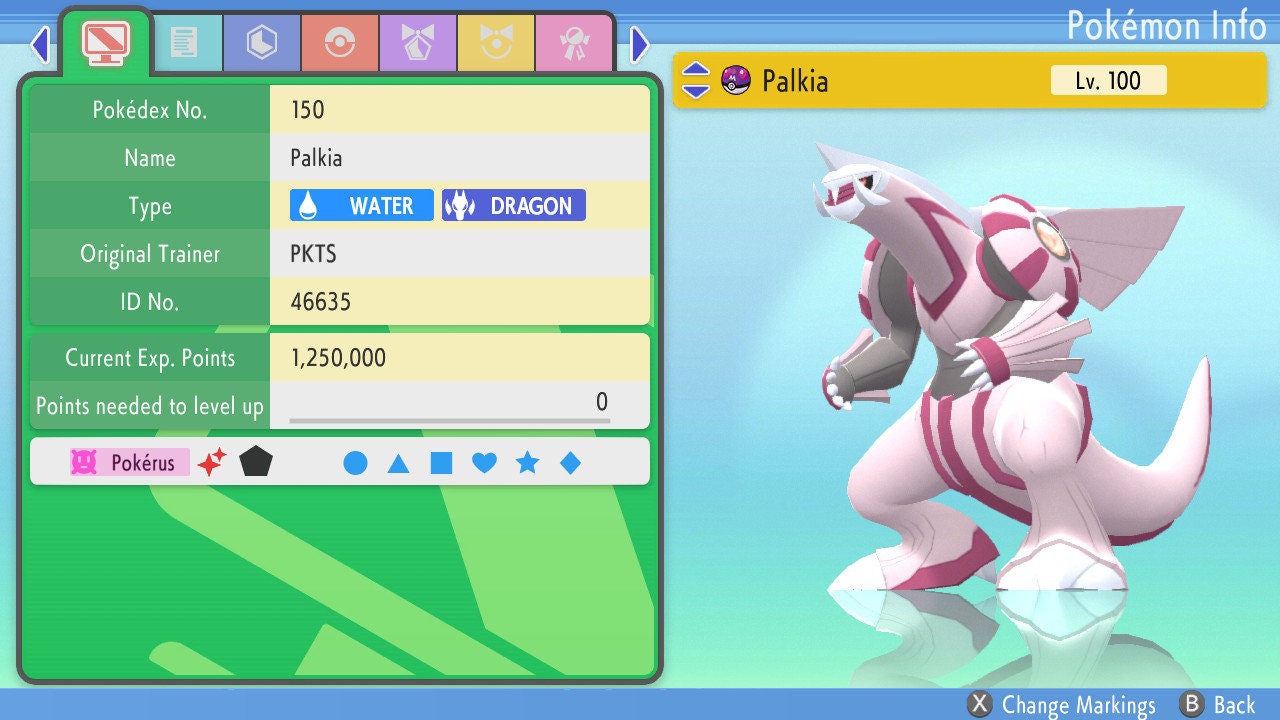Toggle the circle marking
1280x720 pixels.
pyautogui.click(x=355, y=463)
